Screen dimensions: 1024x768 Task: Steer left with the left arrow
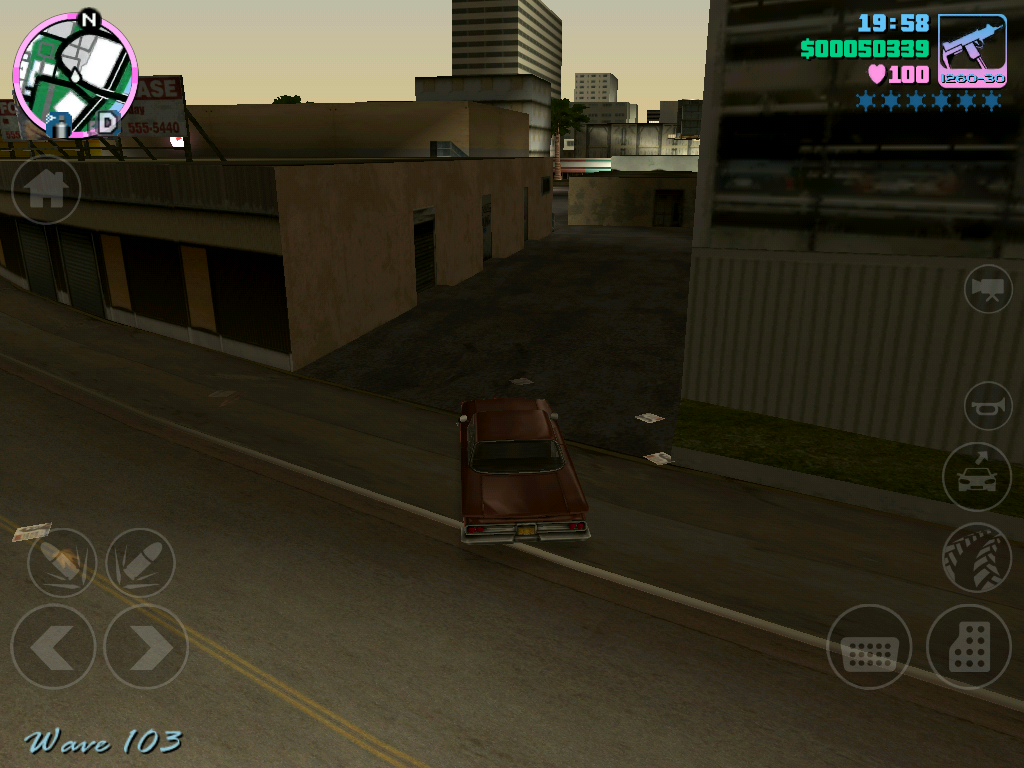53,647
